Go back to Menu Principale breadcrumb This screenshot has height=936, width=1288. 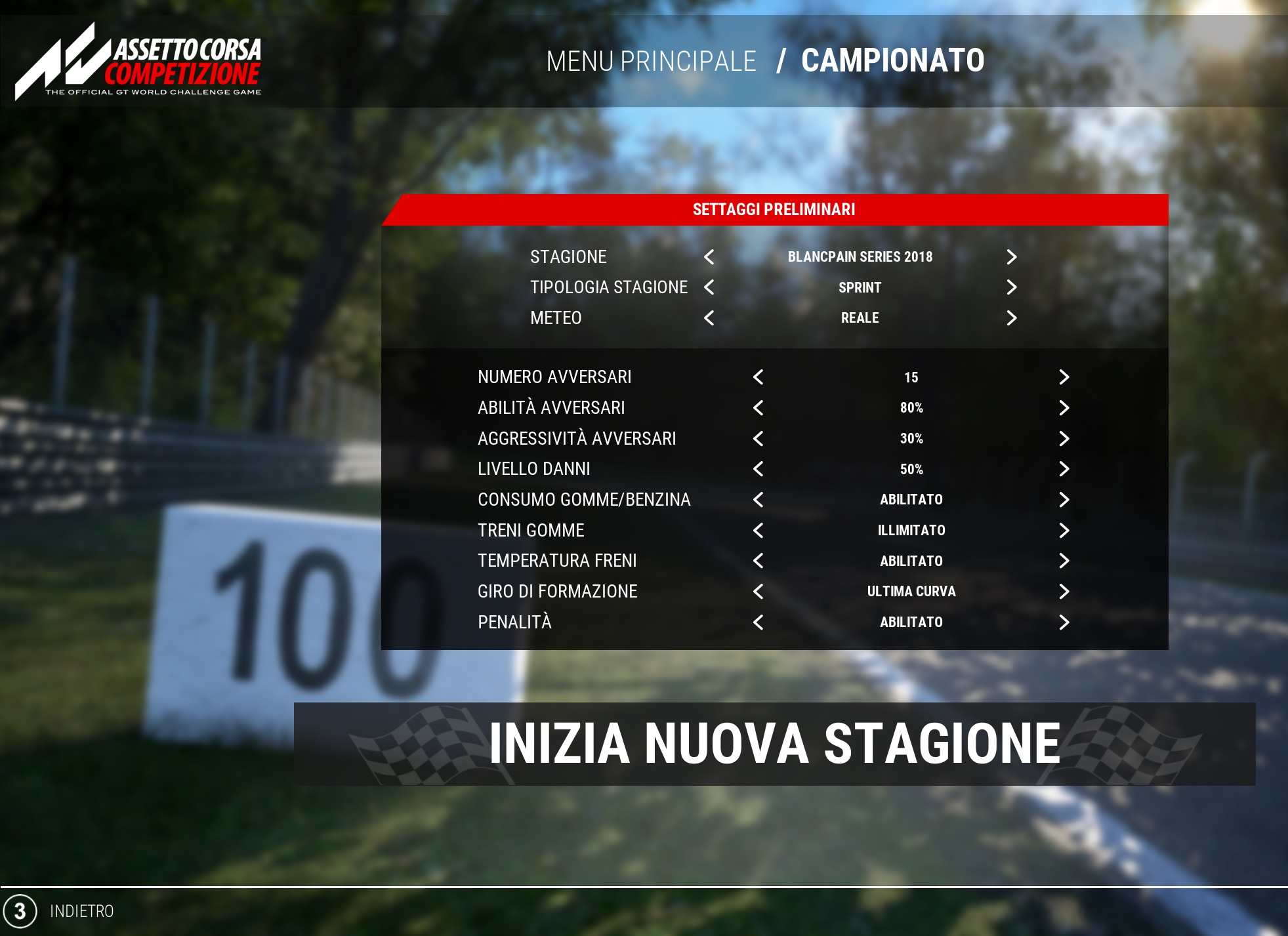[651, 61]
